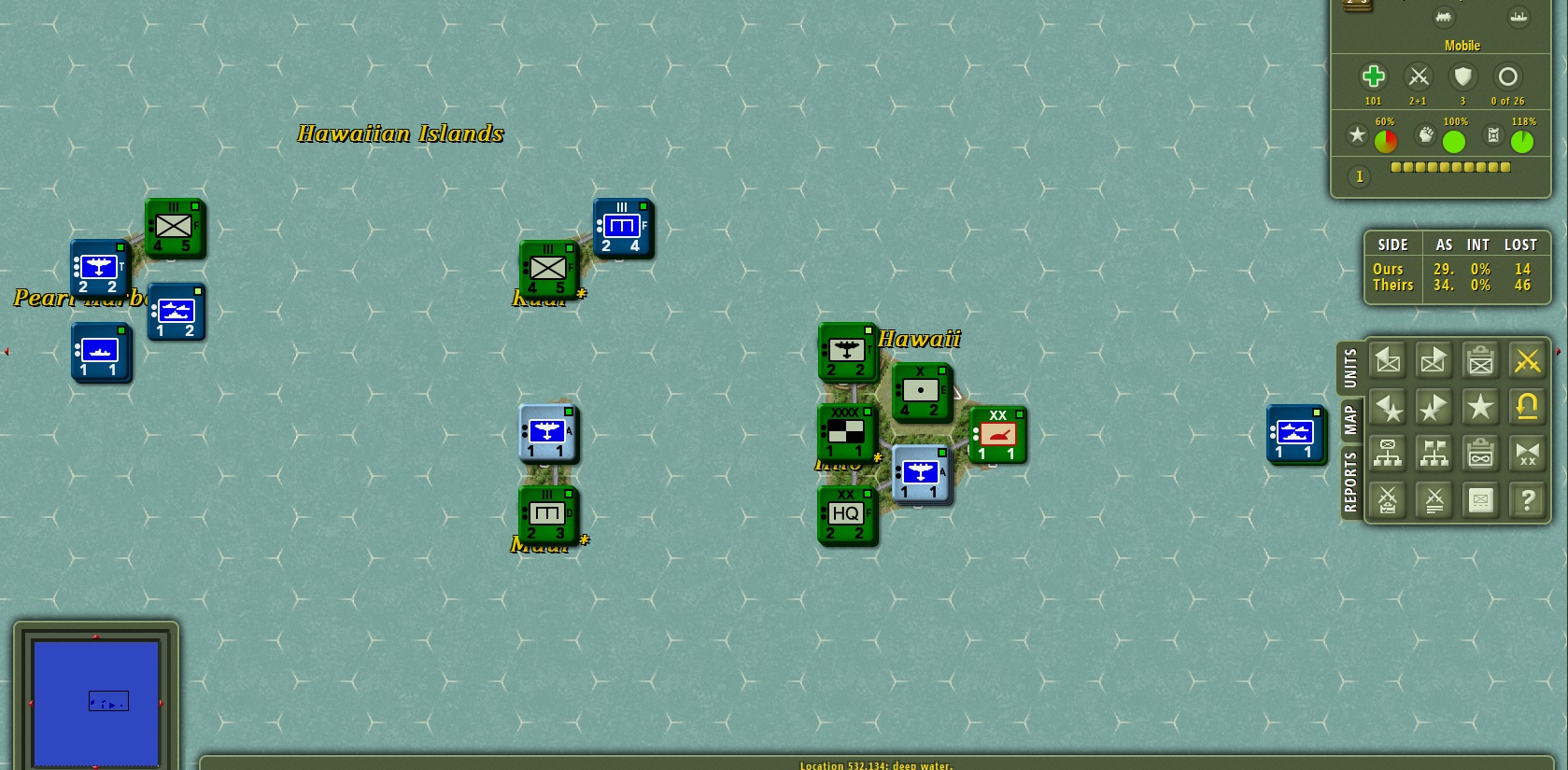Toggle rail transport with the train icon
1568x770 pixels.
click(x=1444, y=18)
